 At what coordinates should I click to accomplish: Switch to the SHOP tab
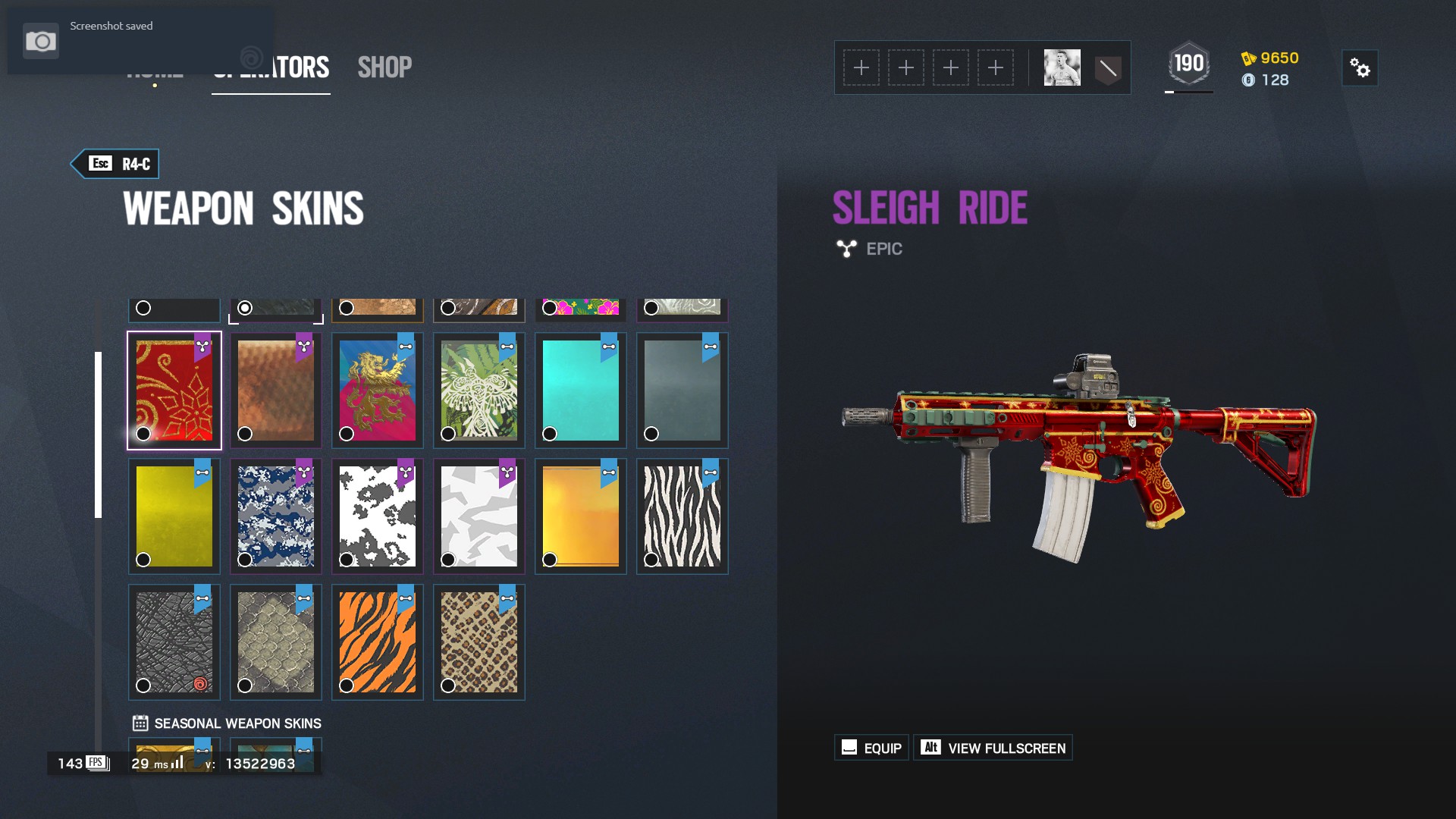[385, 67]
